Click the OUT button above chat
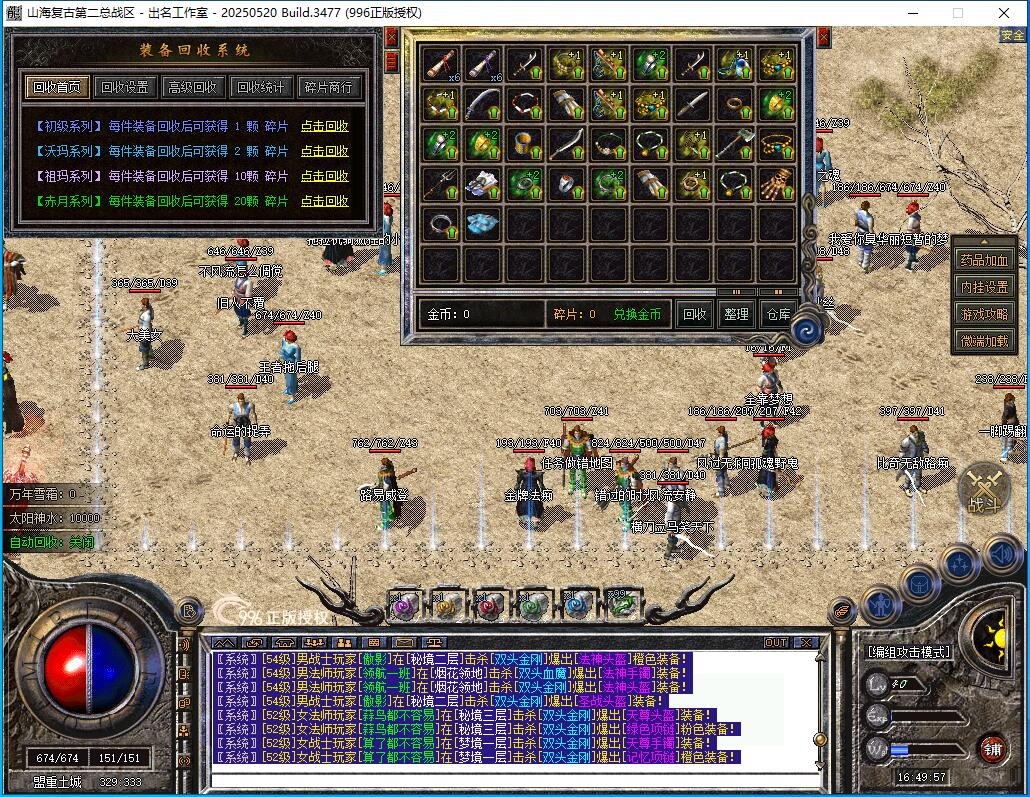 click(x=776, y=643)
